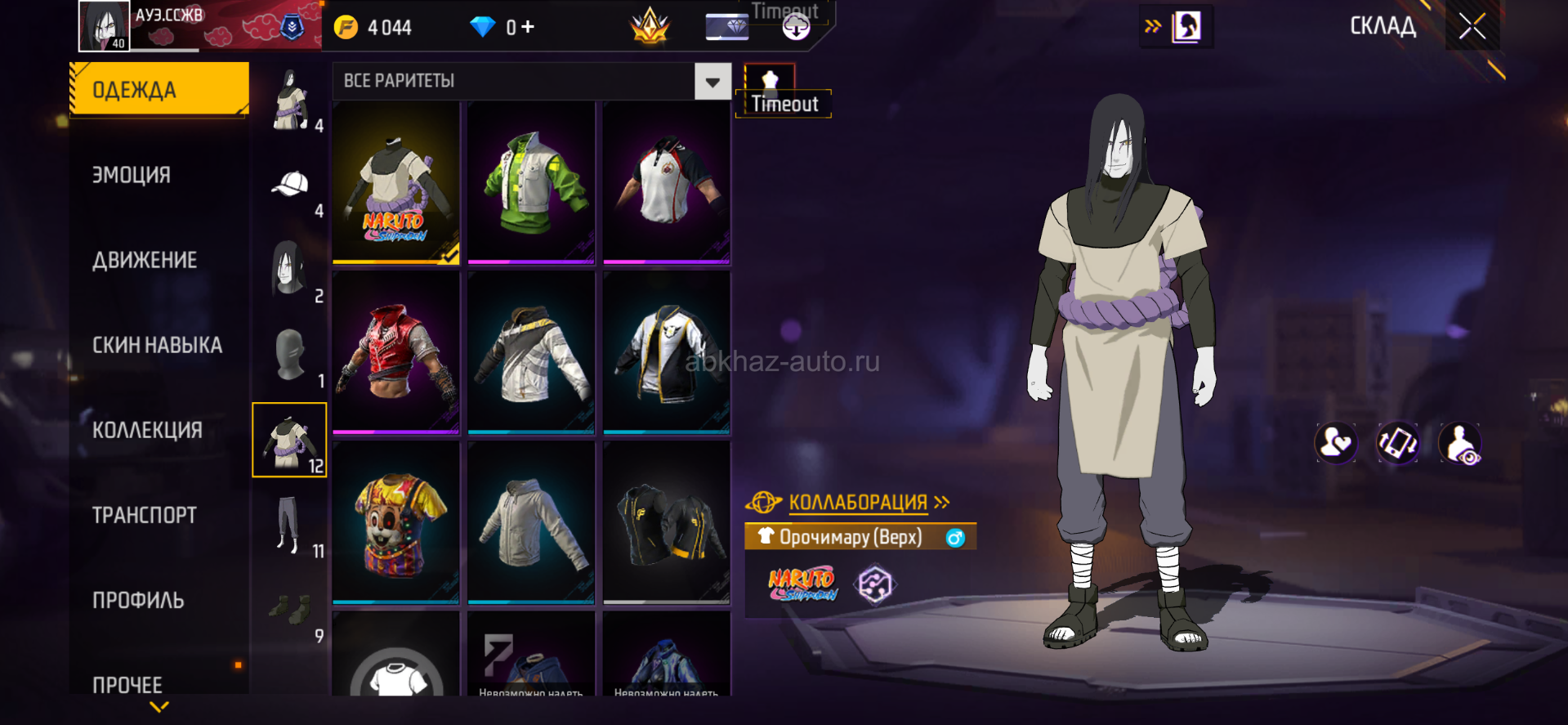Screen dimensions: 1568x725
Task: Select the СКИН НАВЫКА tab
Action: point(157,345)
